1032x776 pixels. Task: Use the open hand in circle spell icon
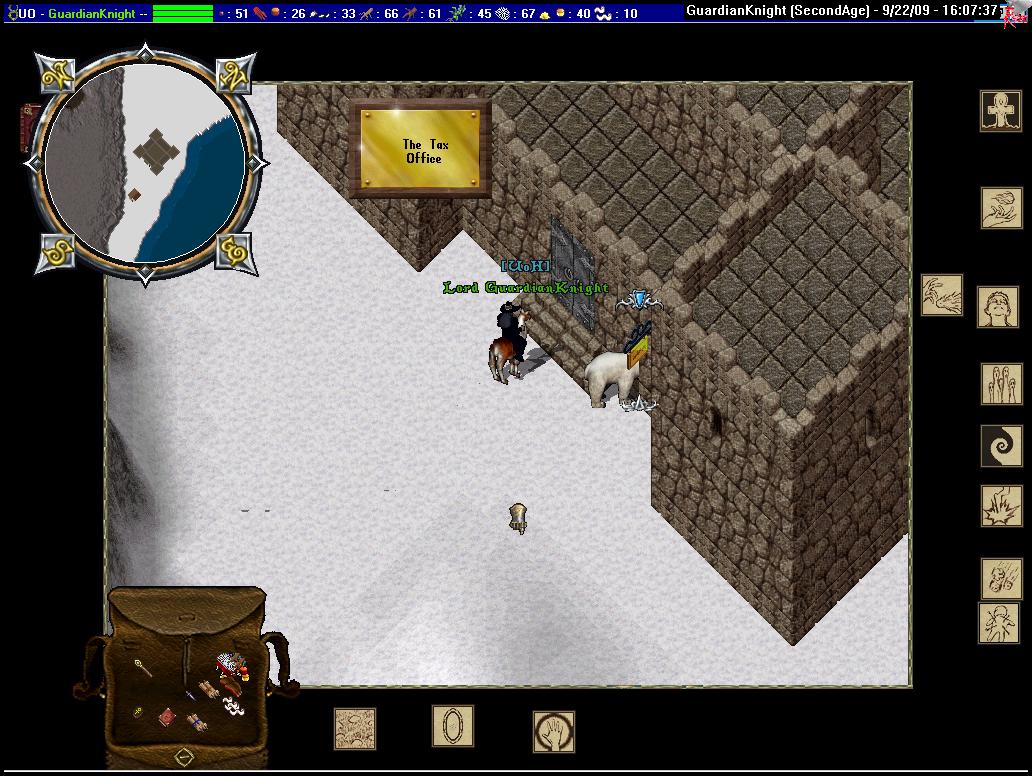pyautogui.click(x=553, y=731)
